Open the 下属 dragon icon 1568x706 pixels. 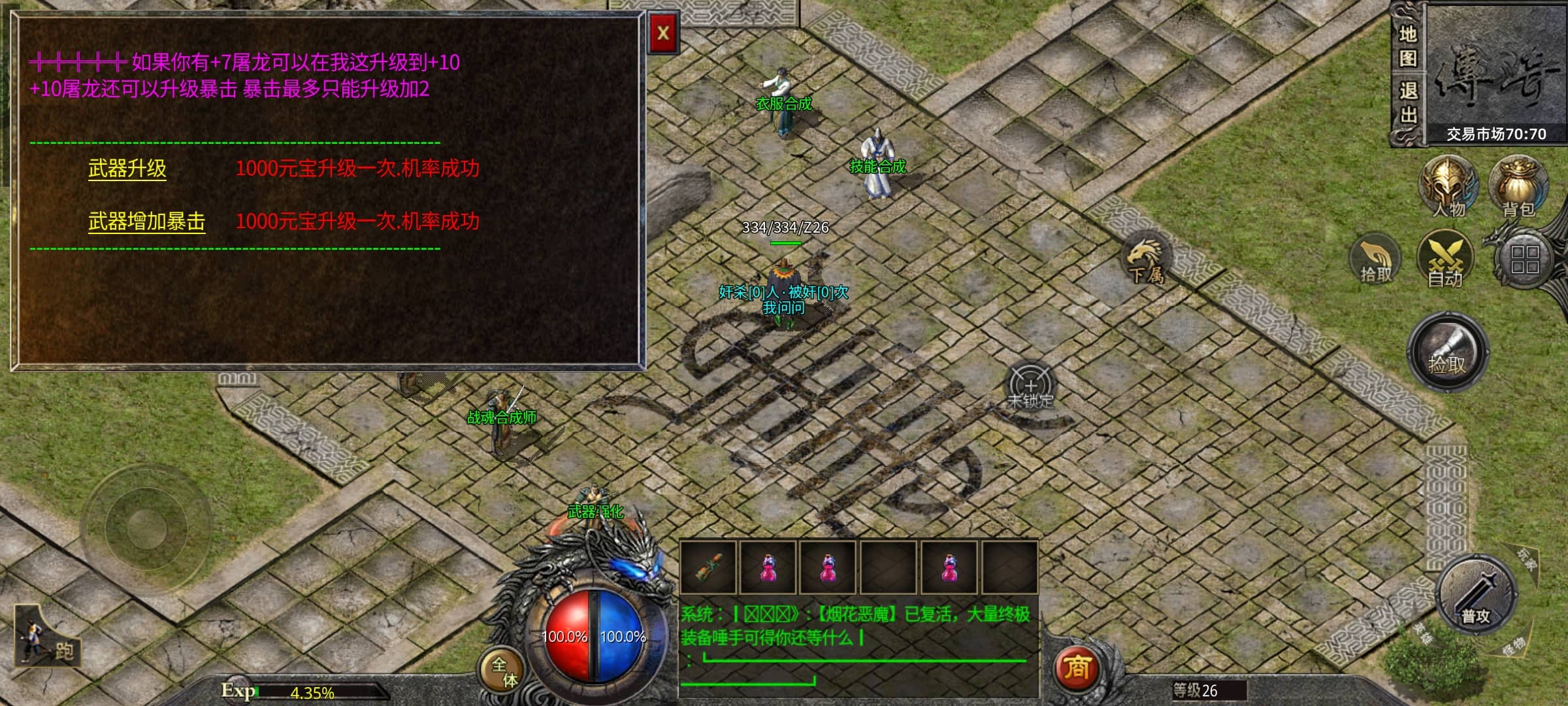(x=1146, y=260)
